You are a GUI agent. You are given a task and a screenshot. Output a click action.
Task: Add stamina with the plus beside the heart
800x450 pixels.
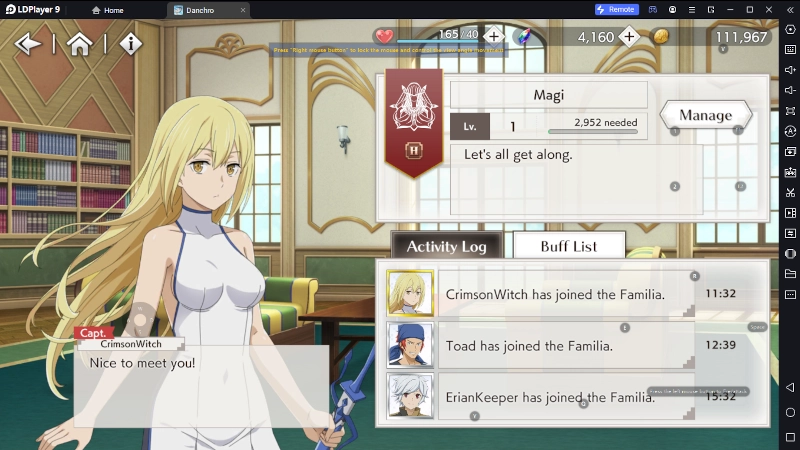[x=494, y=37]
